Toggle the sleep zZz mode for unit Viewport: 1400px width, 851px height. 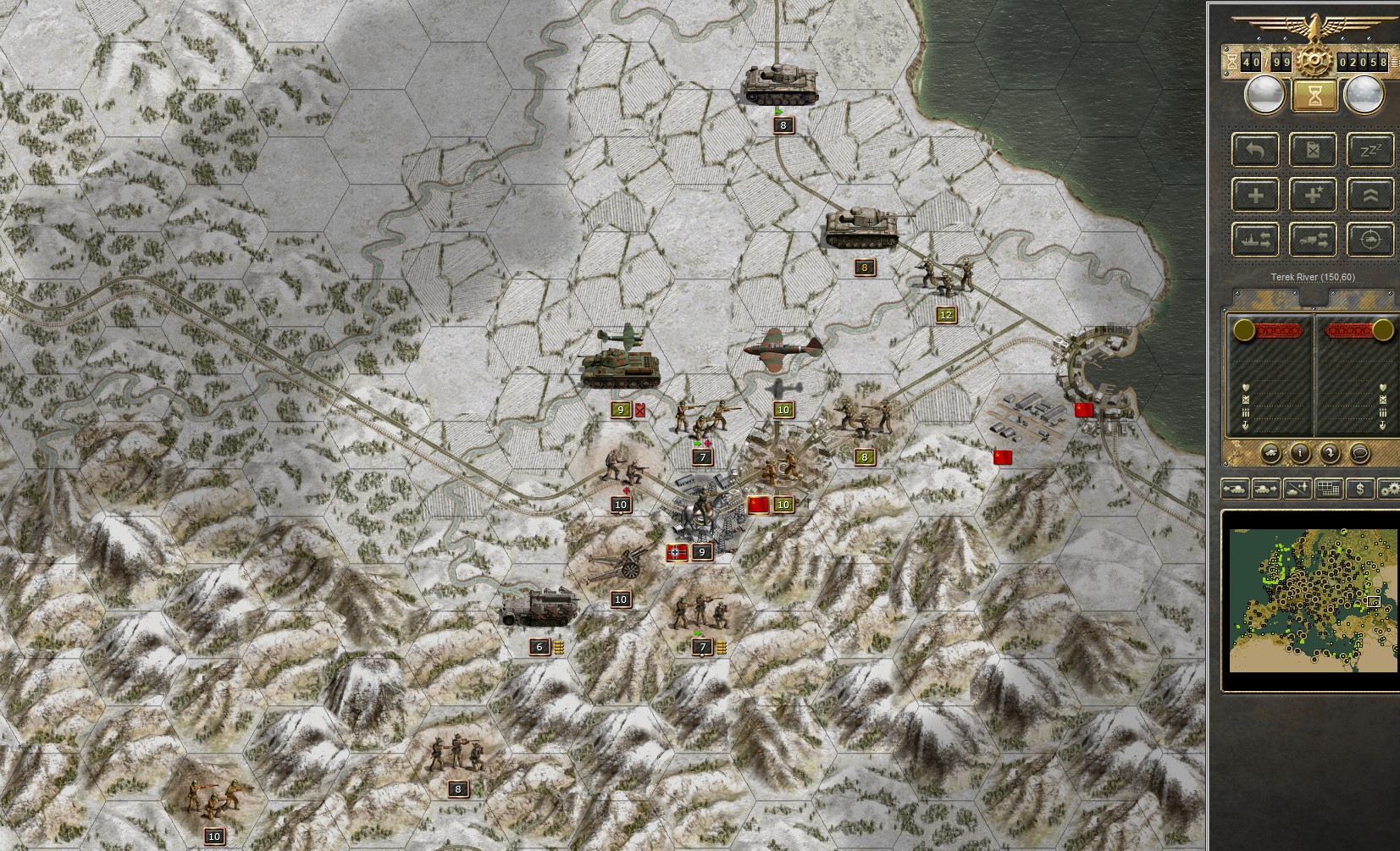[x=1371, y=151]
